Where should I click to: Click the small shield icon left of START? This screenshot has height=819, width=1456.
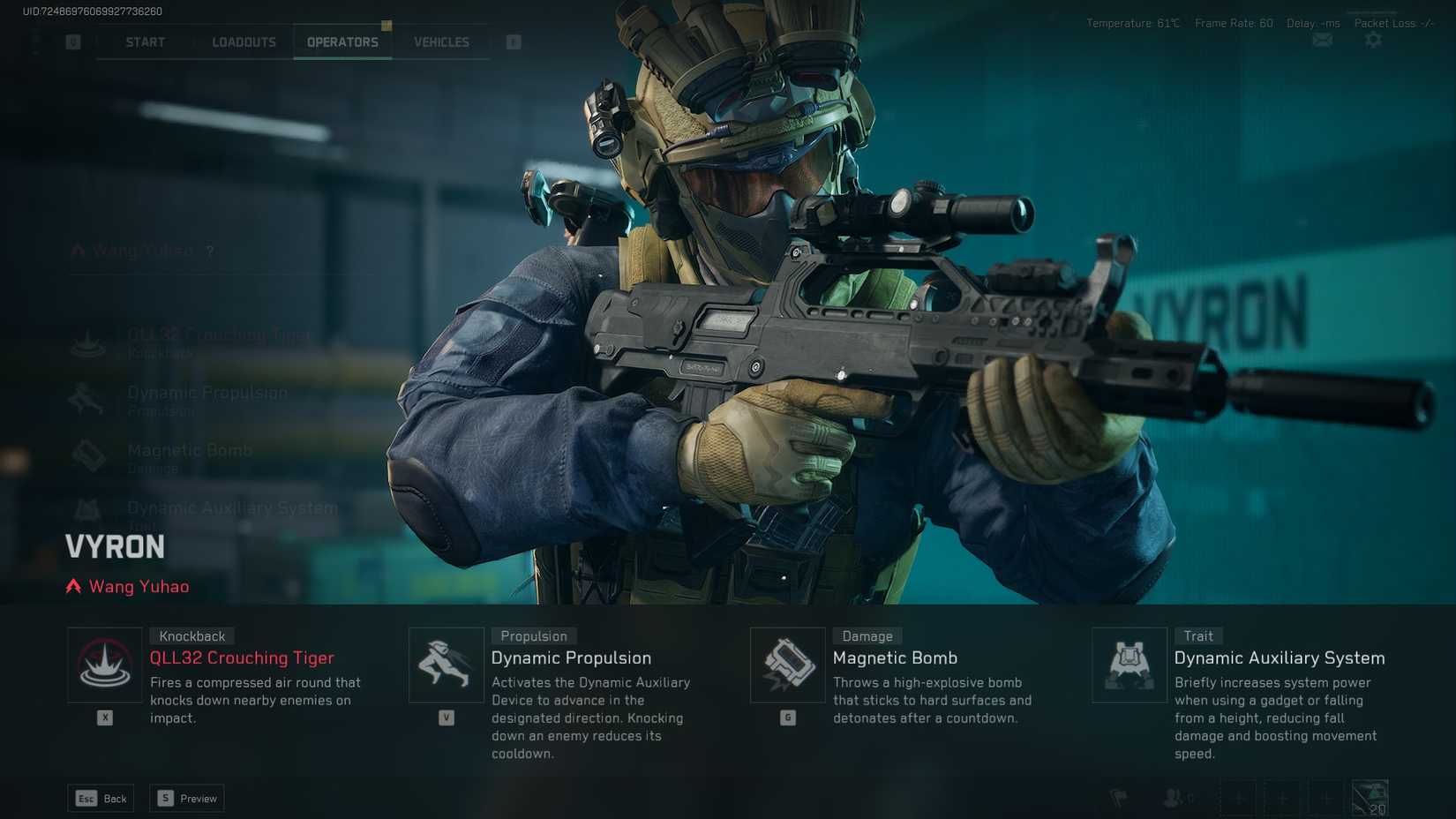coord(73,41)
